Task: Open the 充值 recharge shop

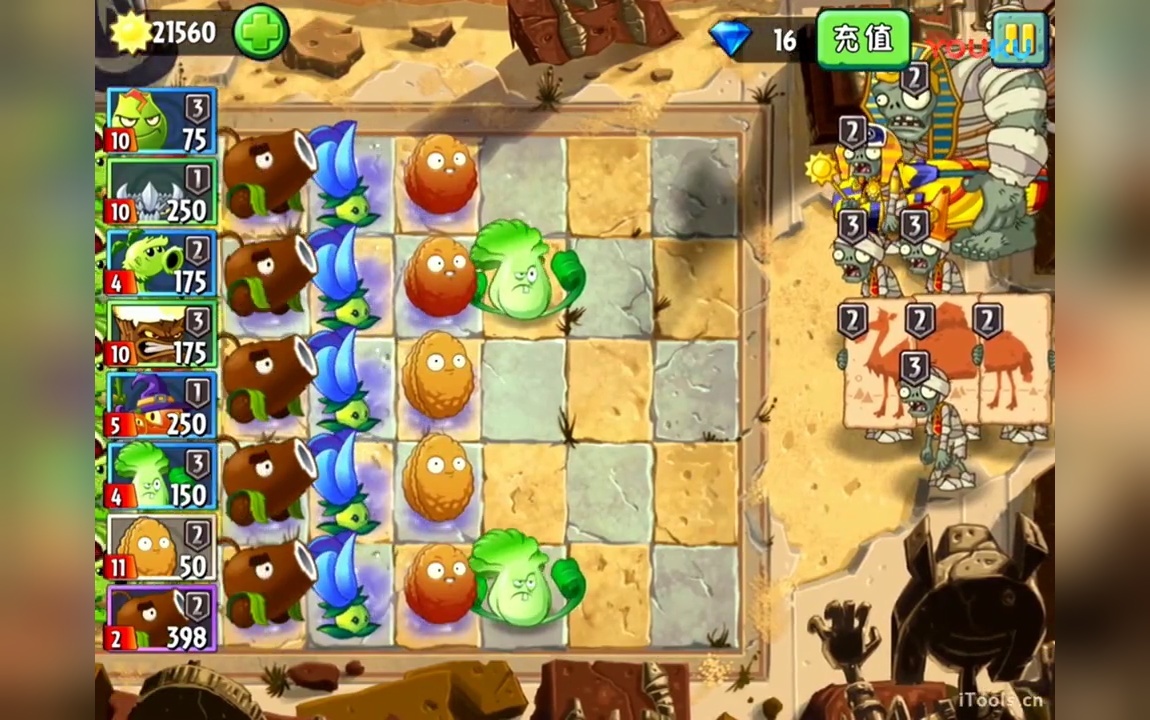Action: click(x=863, y=38)
